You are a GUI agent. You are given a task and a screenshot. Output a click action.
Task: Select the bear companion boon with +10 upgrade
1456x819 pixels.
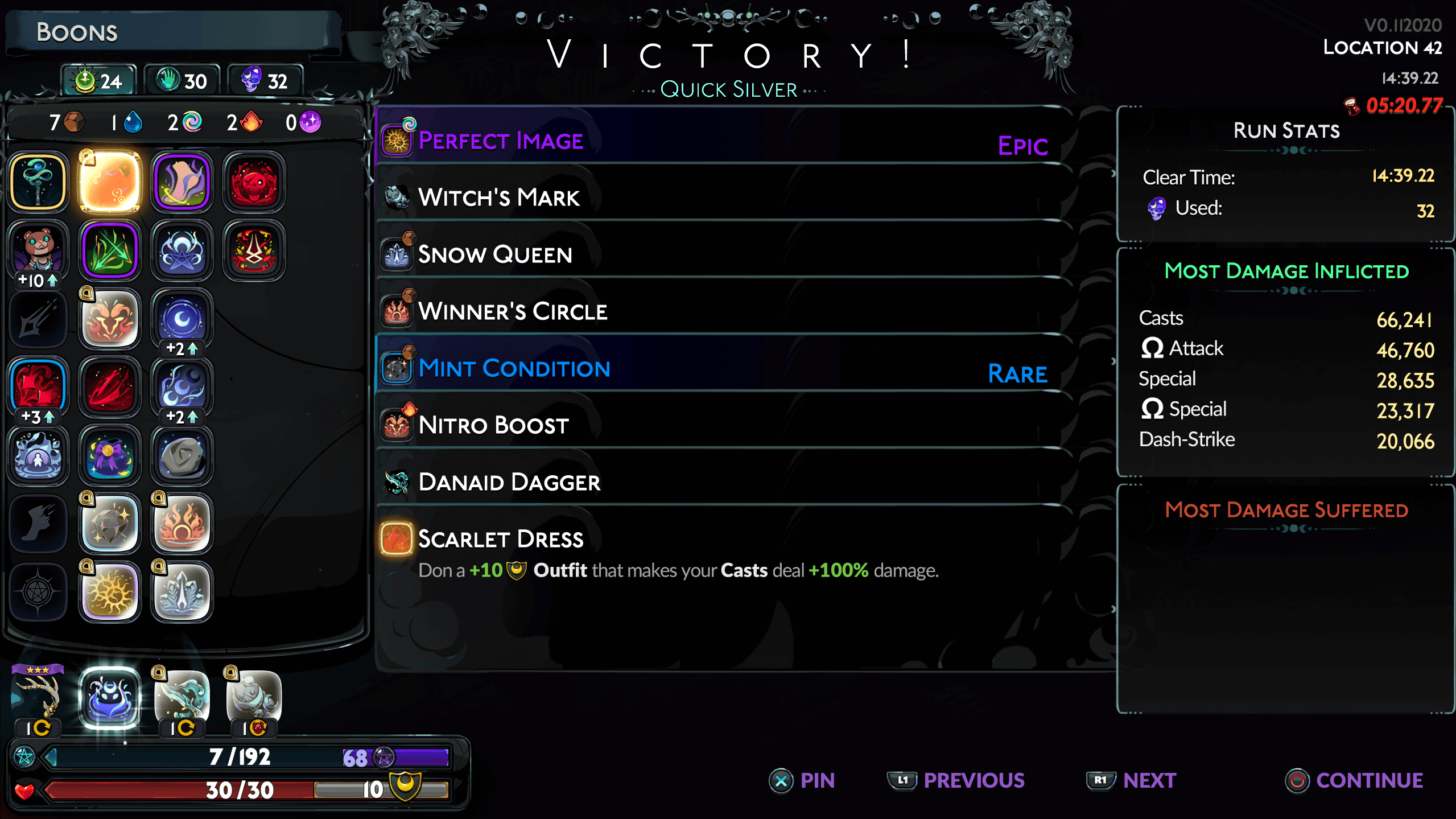click(38, 249)
